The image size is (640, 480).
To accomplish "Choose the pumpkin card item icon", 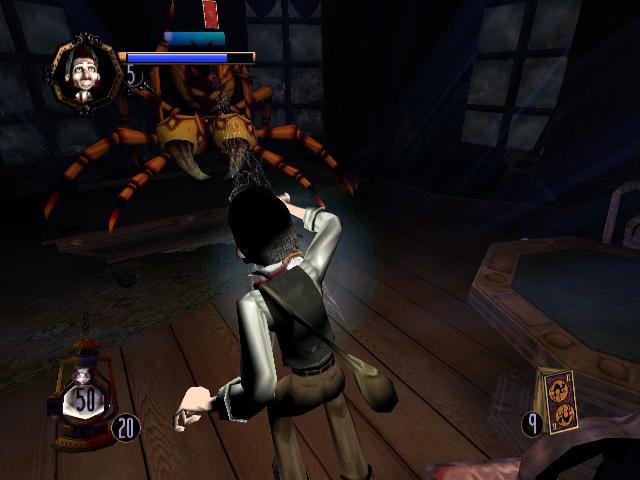I will [556, 402].
